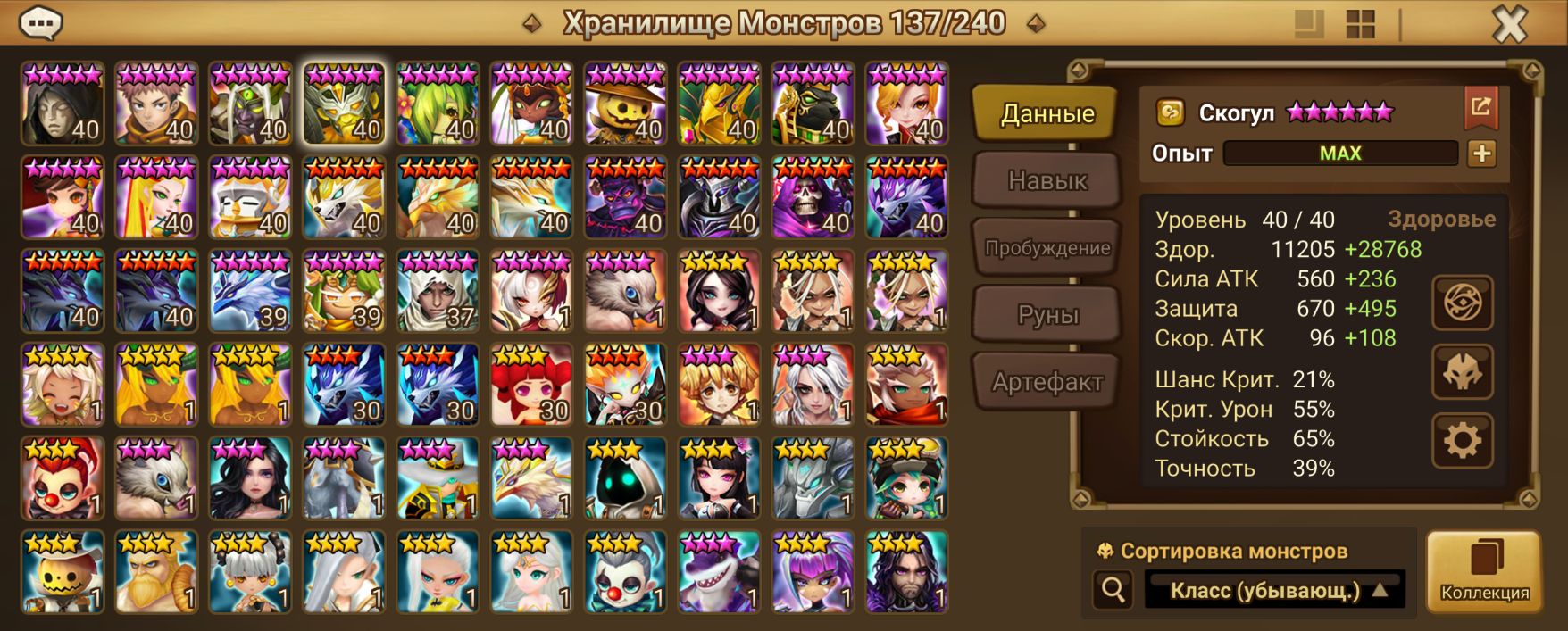Show the Руны tab
The image size is (1568, 631).
click(x=1047, y=315)
